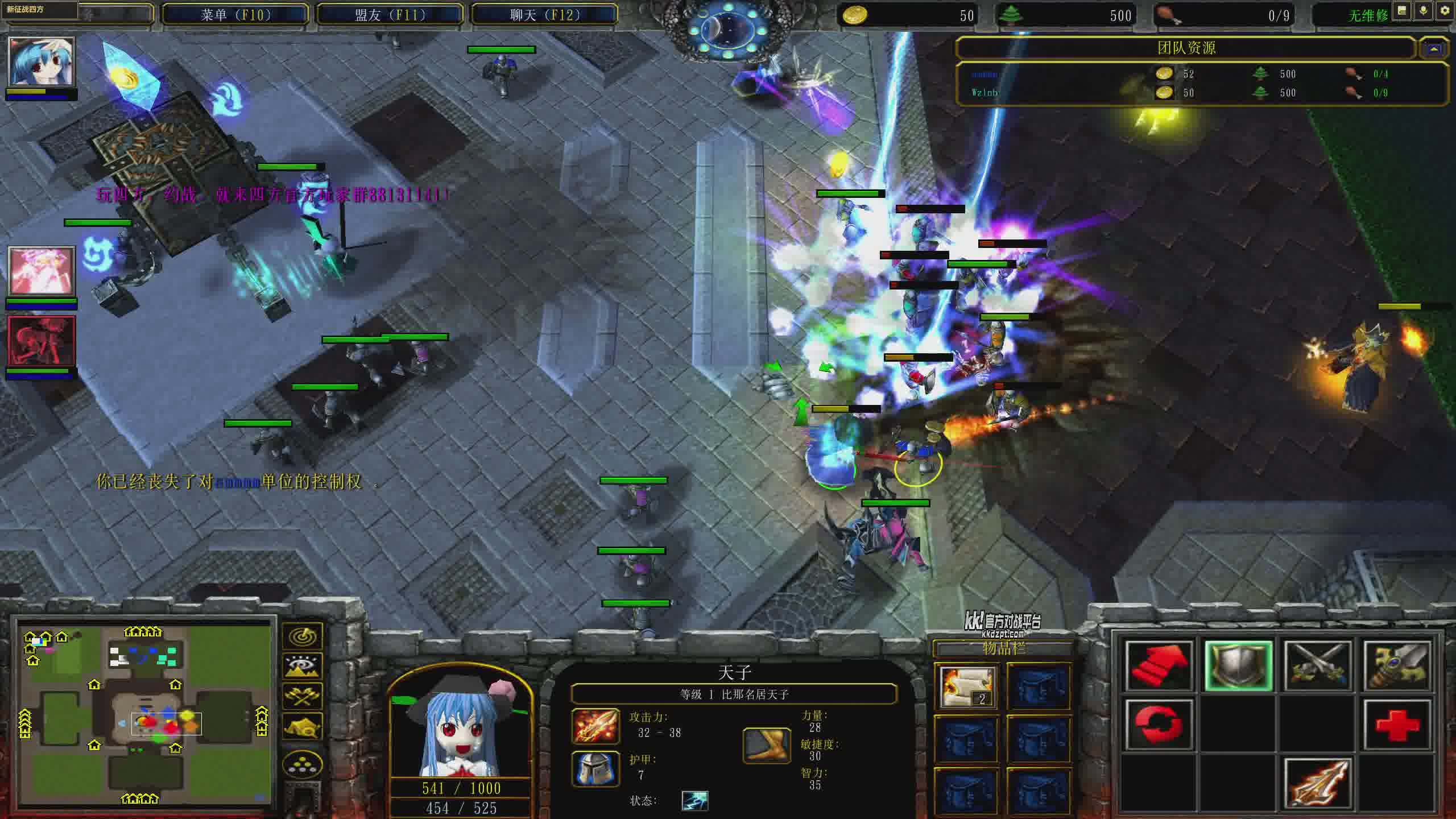Image resolution: width=1456 pixels, height=819 pixels.
Task: Issue the crossed-swords attack command
Action: [1317, 665]
